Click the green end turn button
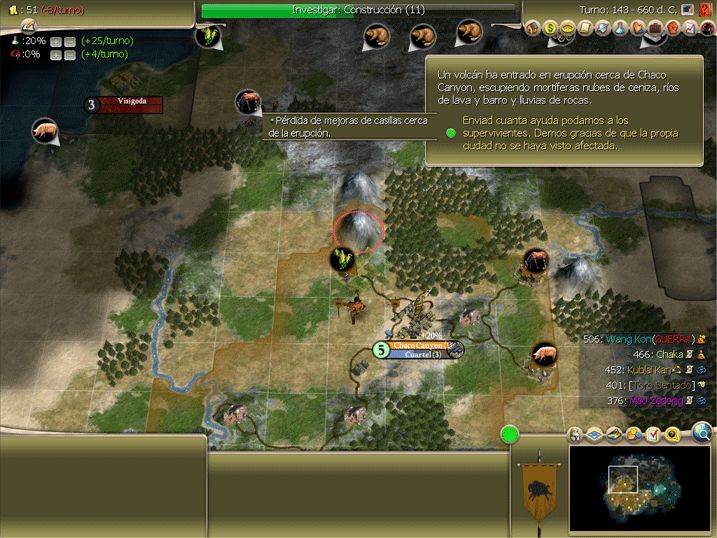Screen dimensions: 717x538 tap(510, 435)
